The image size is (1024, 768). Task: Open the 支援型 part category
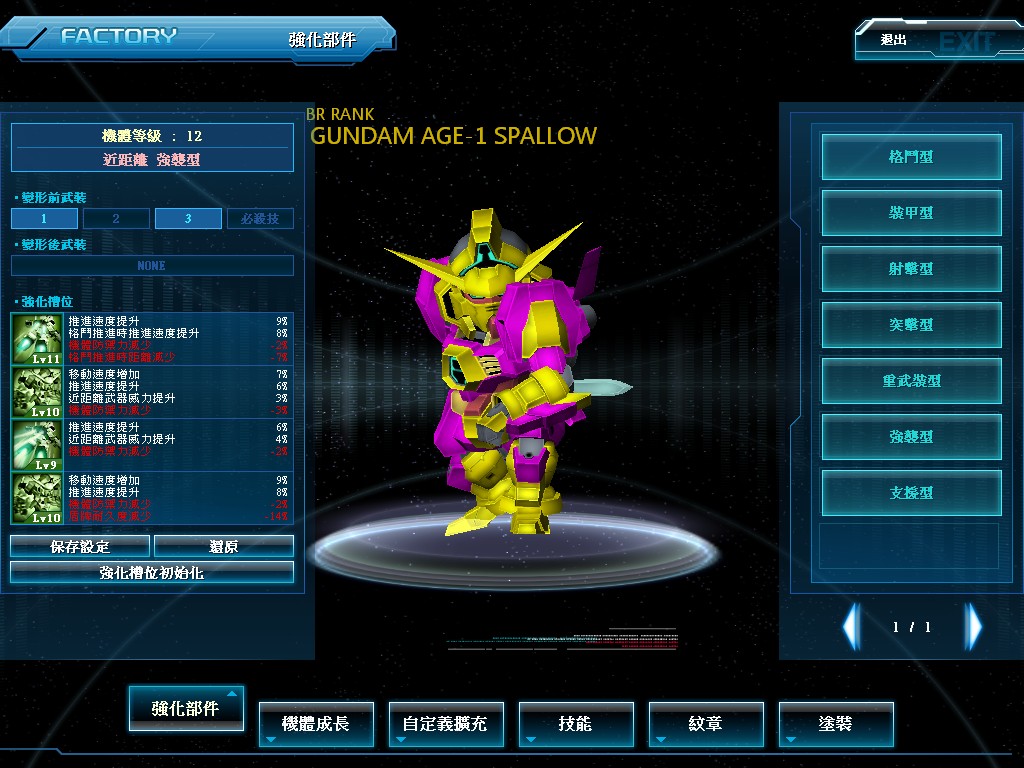911,493
